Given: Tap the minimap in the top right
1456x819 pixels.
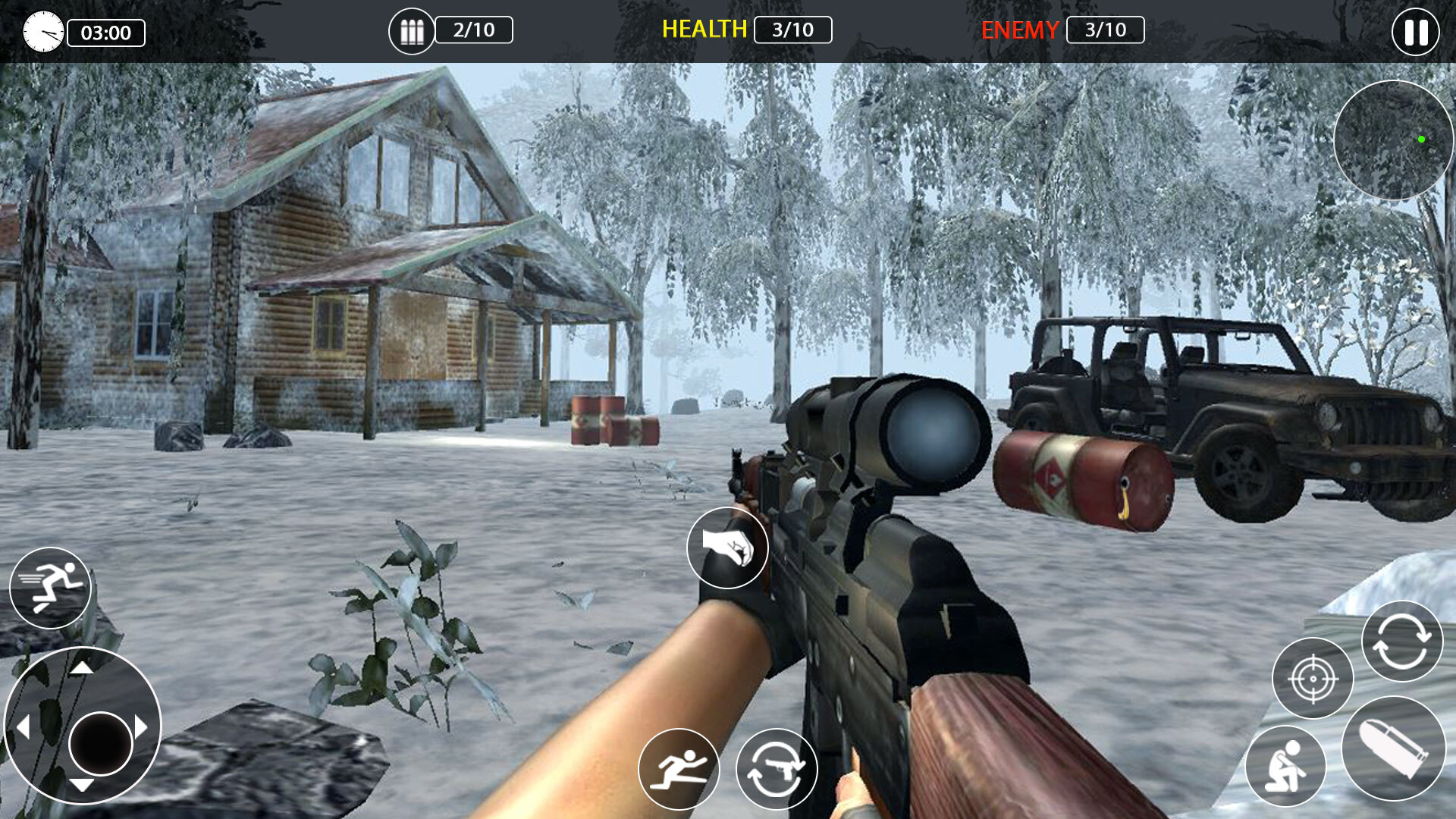Looking at the screenshot, I should click(x=1392, y=139).
